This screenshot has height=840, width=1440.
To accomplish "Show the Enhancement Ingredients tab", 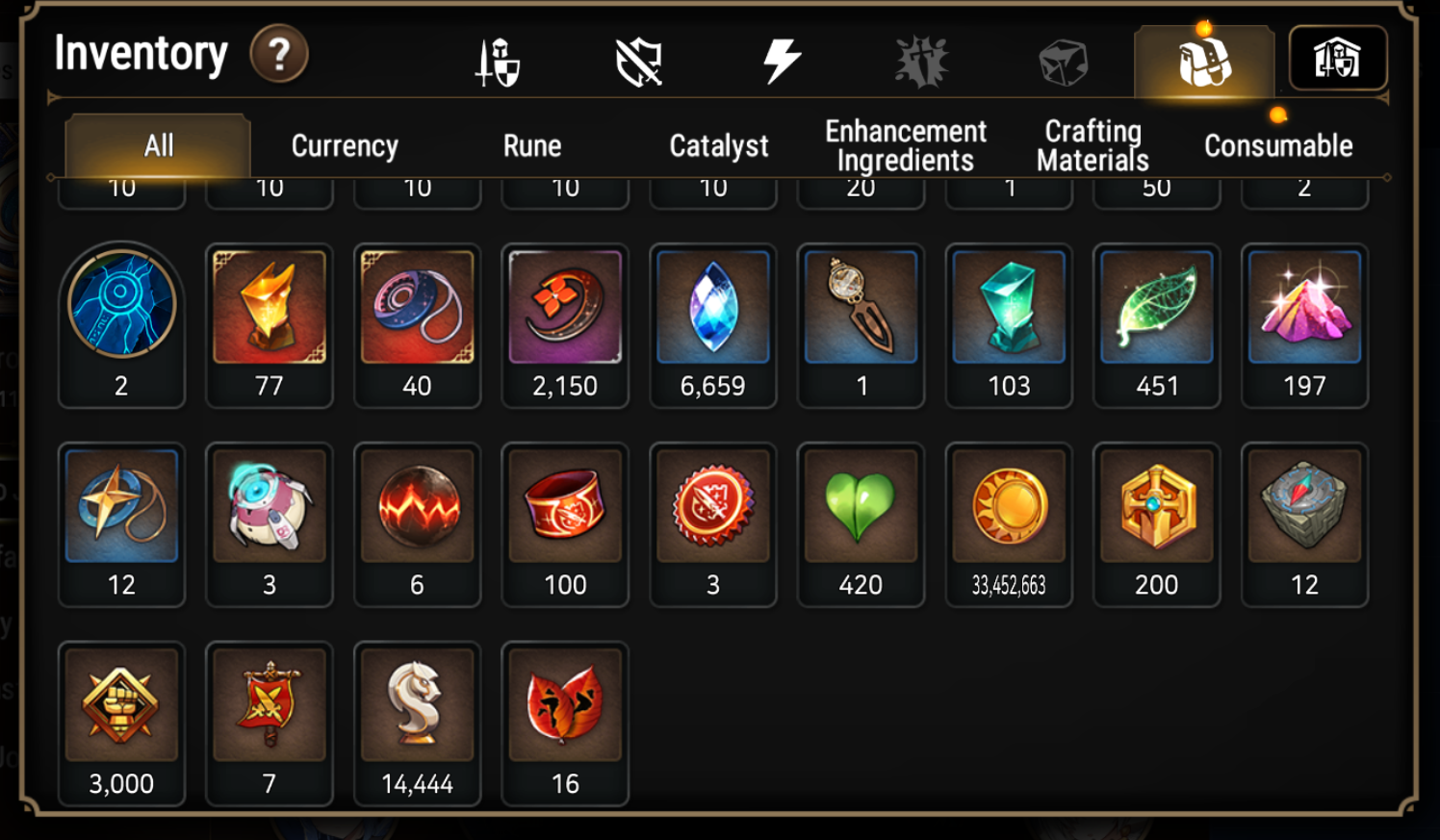I will (x=905, y=145).
